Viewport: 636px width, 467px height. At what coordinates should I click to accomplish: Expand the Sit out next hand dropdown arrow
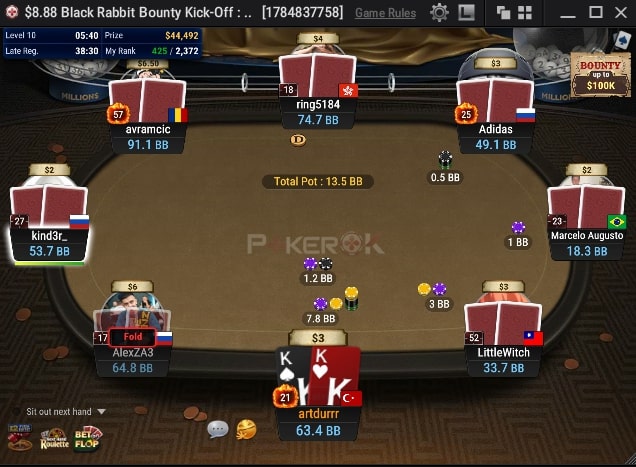coord(101,411)
